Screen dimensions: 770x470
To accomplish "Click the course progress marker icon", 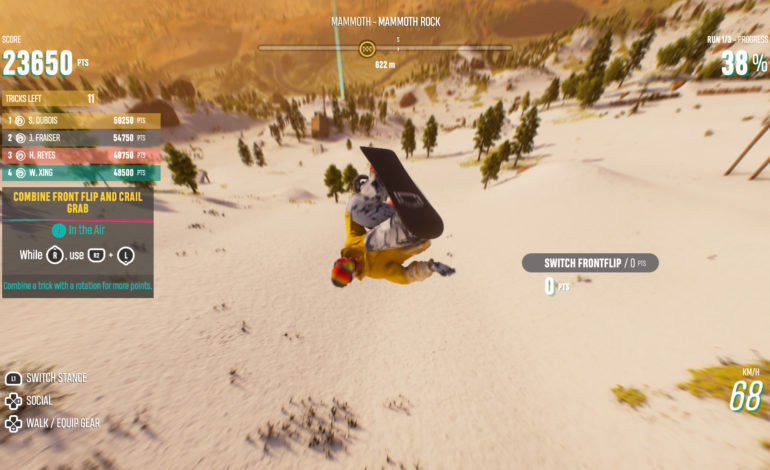I will pyautogui.click(x=367, y=48).
